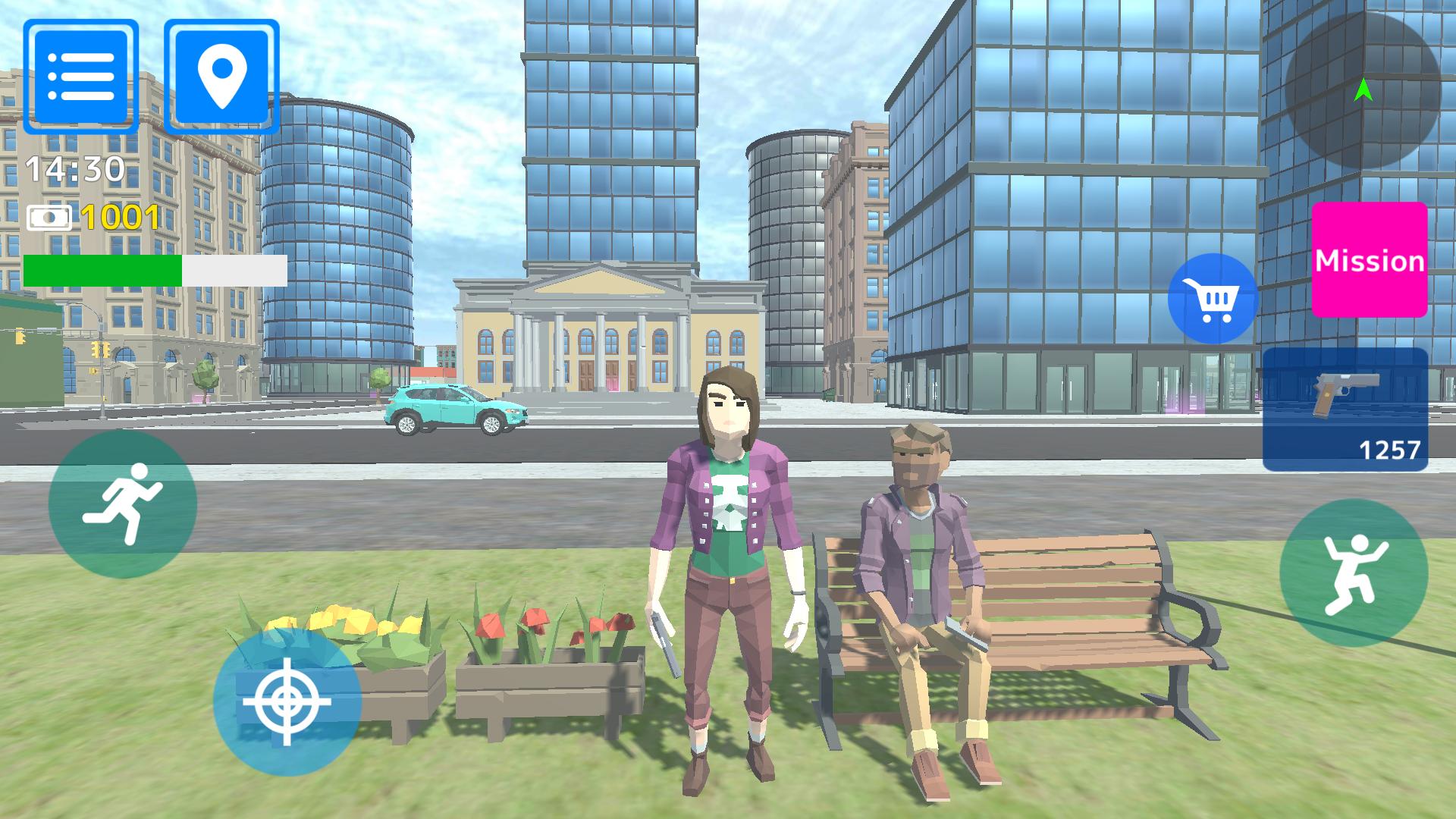Select the pistol weapon slot
The height and width of the screenshot is (819, 1456).
1345,409
